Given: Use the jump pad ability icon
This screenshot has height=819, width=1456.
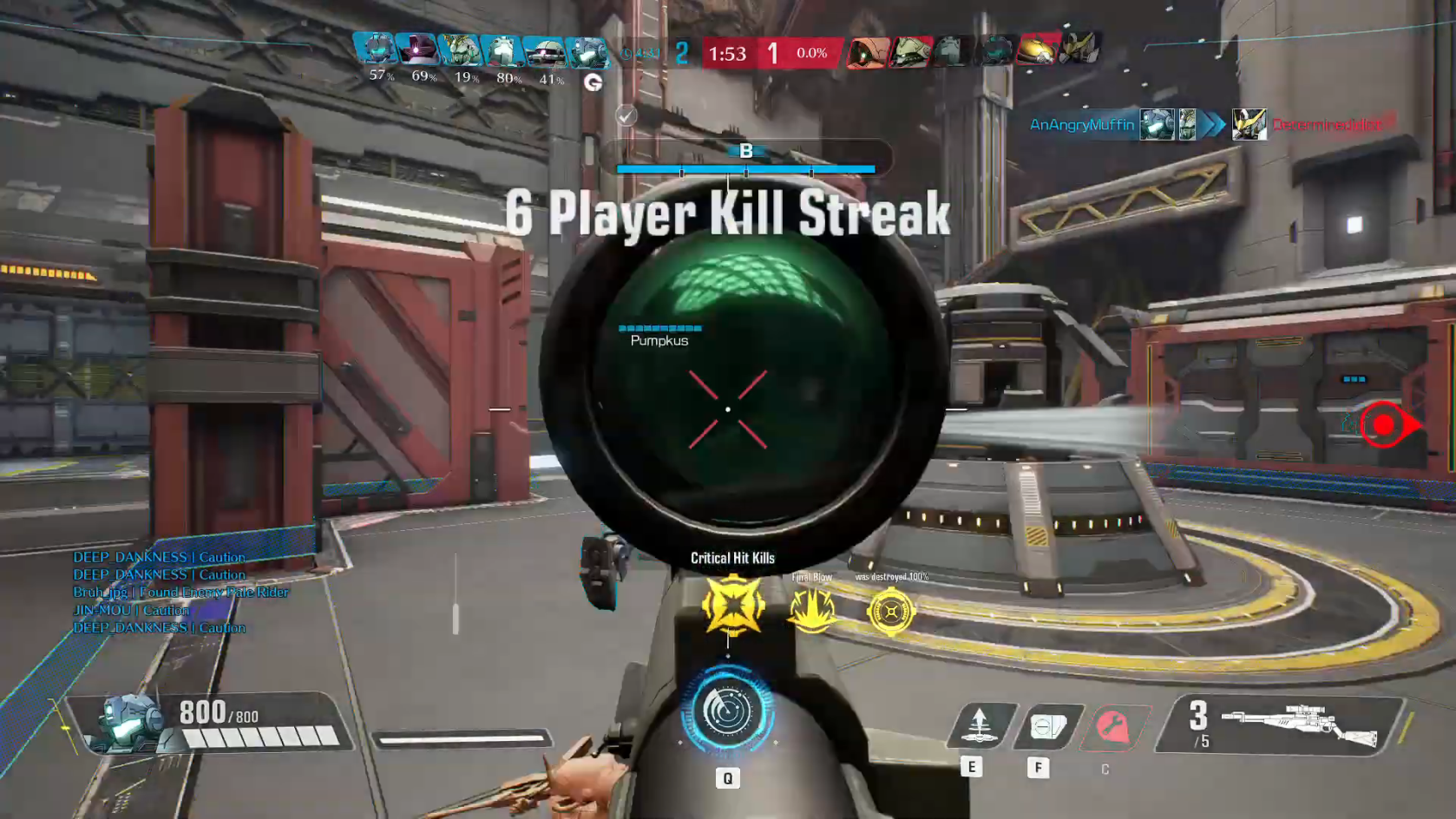Looking at the screenshot, I should pos(980,725).
